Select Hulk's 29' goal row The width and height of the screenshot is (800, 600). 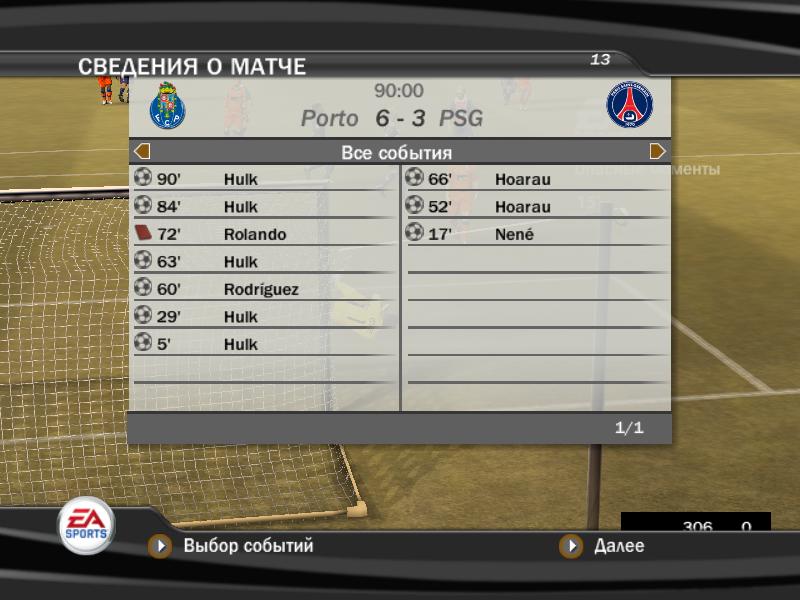[x=264, y=317]
